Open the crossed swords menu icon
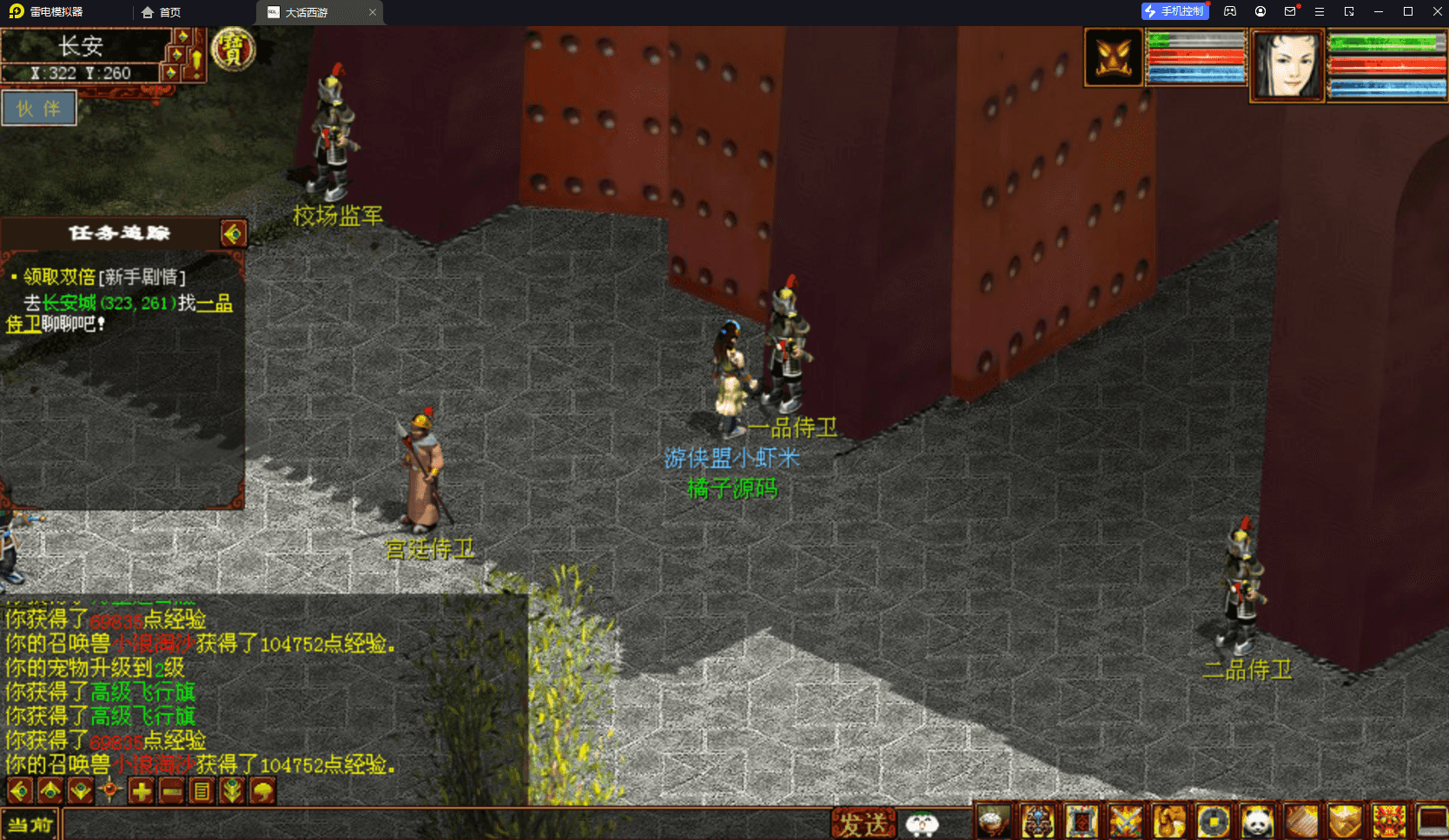Screen dimensions: 1449x840 [1125, 821]
